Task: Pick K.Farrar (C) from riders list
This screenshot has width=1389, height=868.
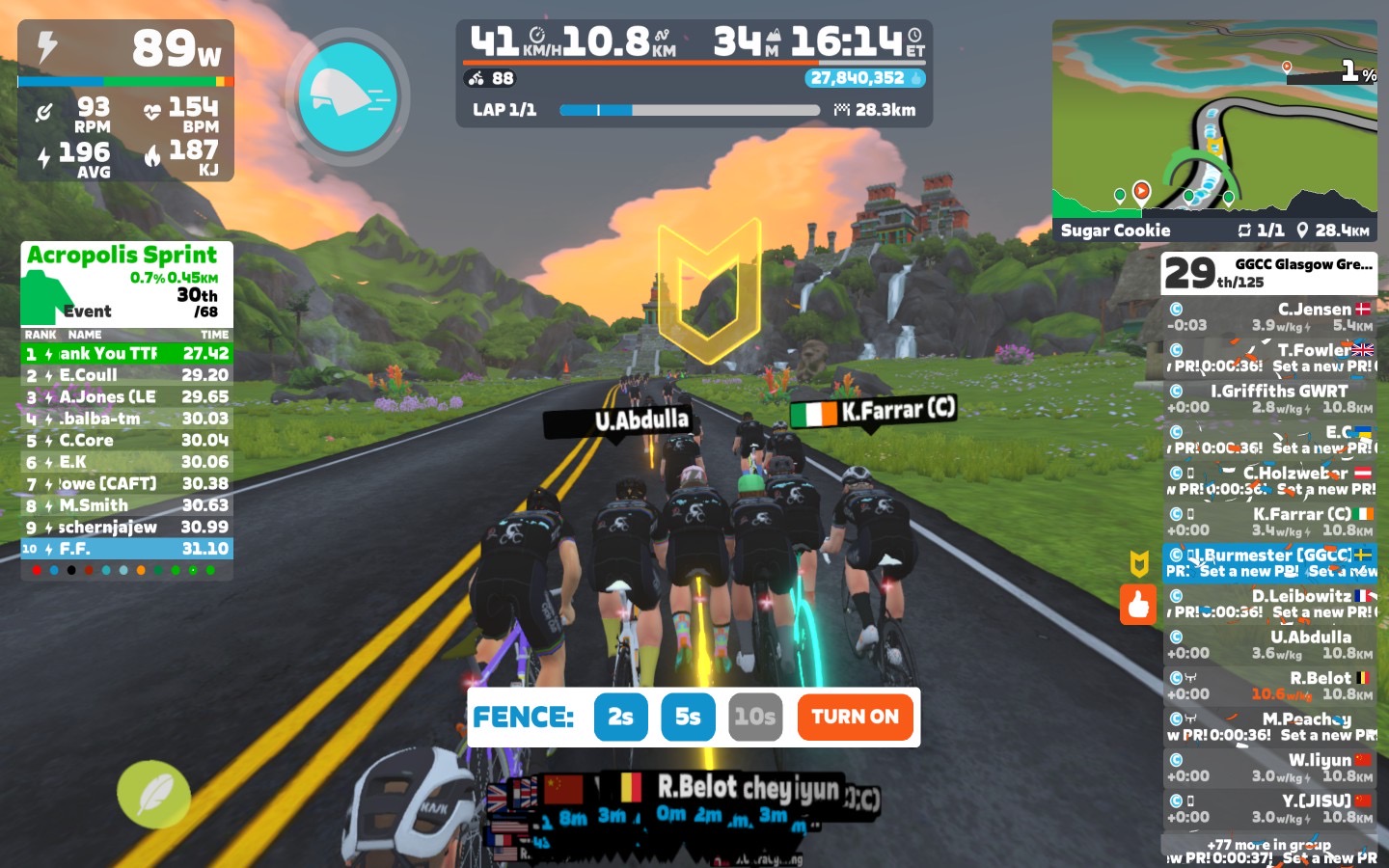Action: tap(1268, 522)
